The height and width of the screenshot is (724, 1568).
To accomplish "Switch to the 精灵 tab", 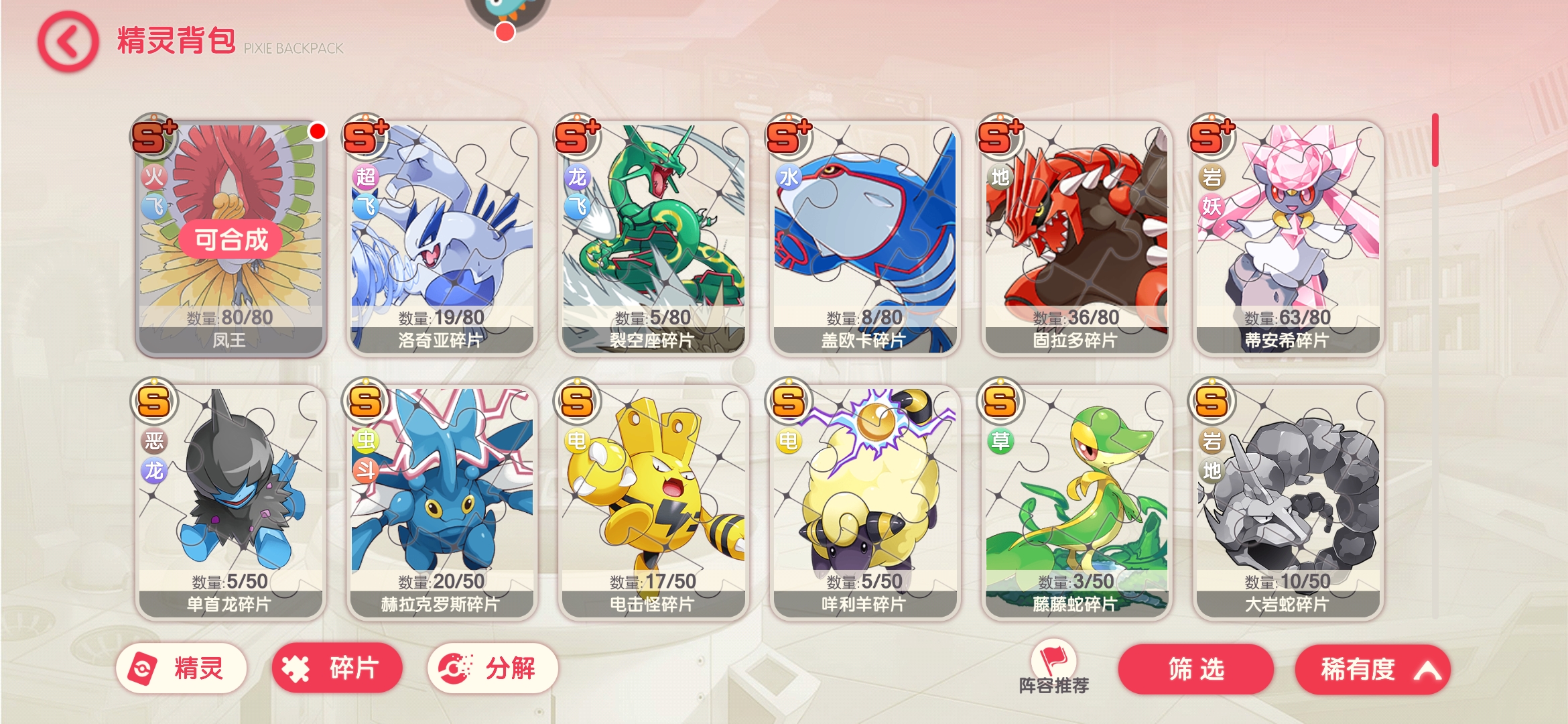I will (181, 668).
